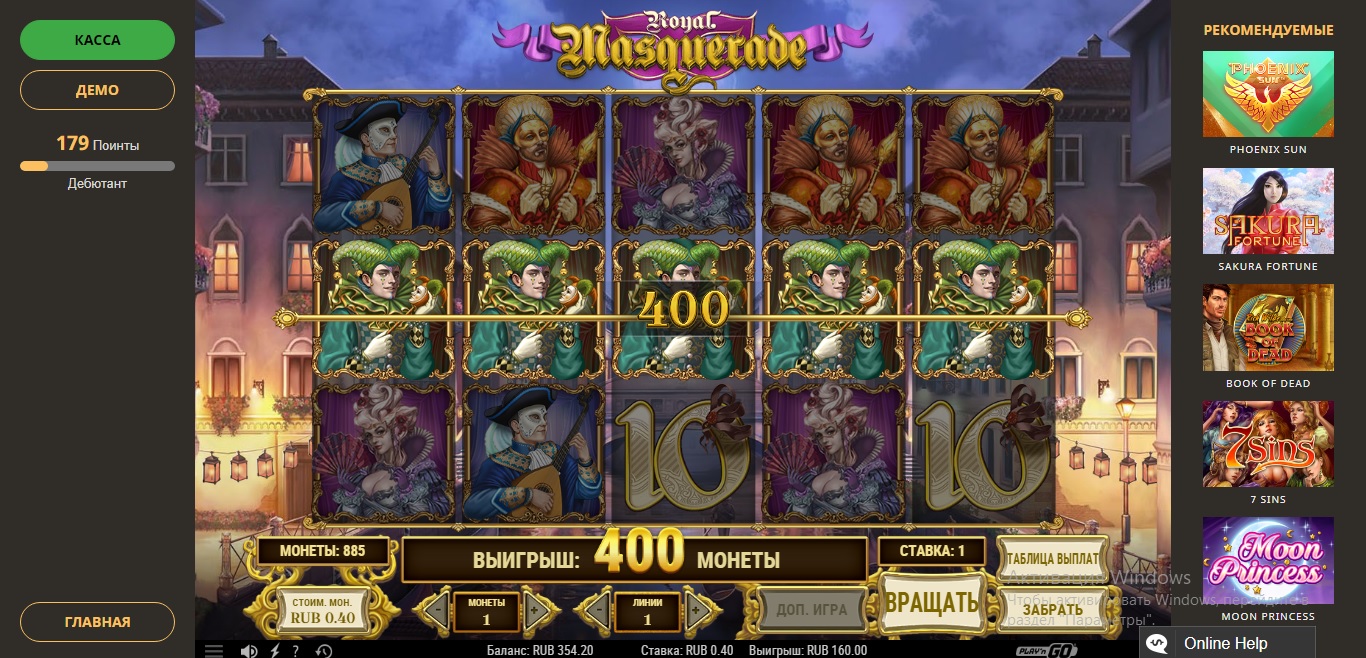This screenshot has height=658, width=1366.
Task: Start the ДОП. ИГРА gamble round
Action: pos(811,609)
